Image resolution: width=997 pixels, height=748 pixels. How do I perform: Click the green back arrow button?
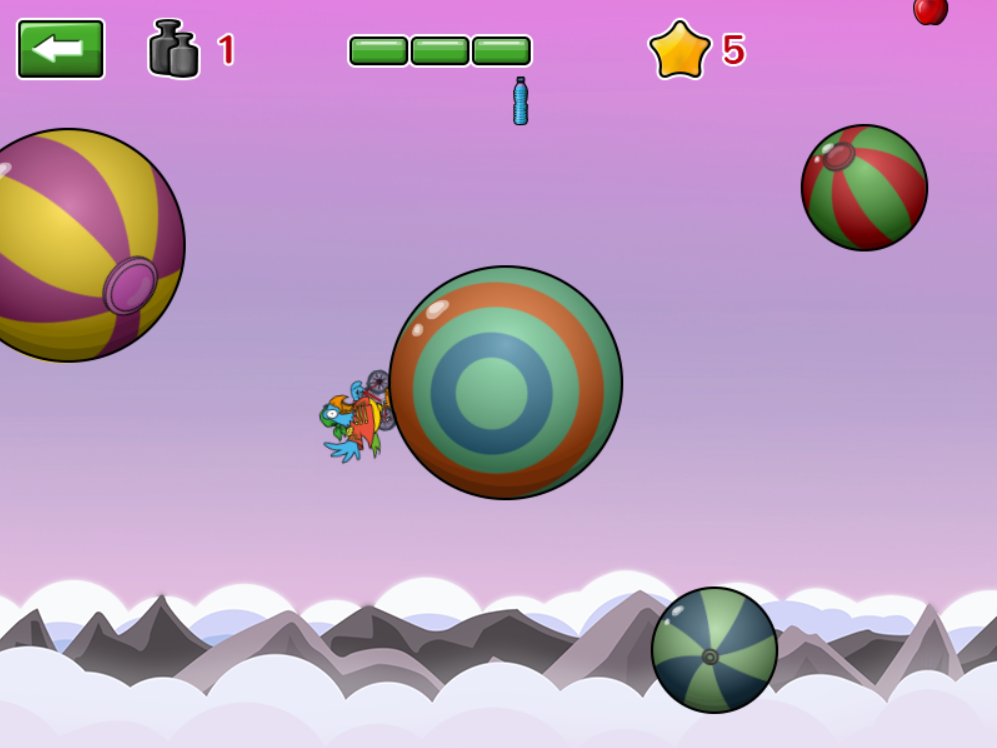point(60,49)
